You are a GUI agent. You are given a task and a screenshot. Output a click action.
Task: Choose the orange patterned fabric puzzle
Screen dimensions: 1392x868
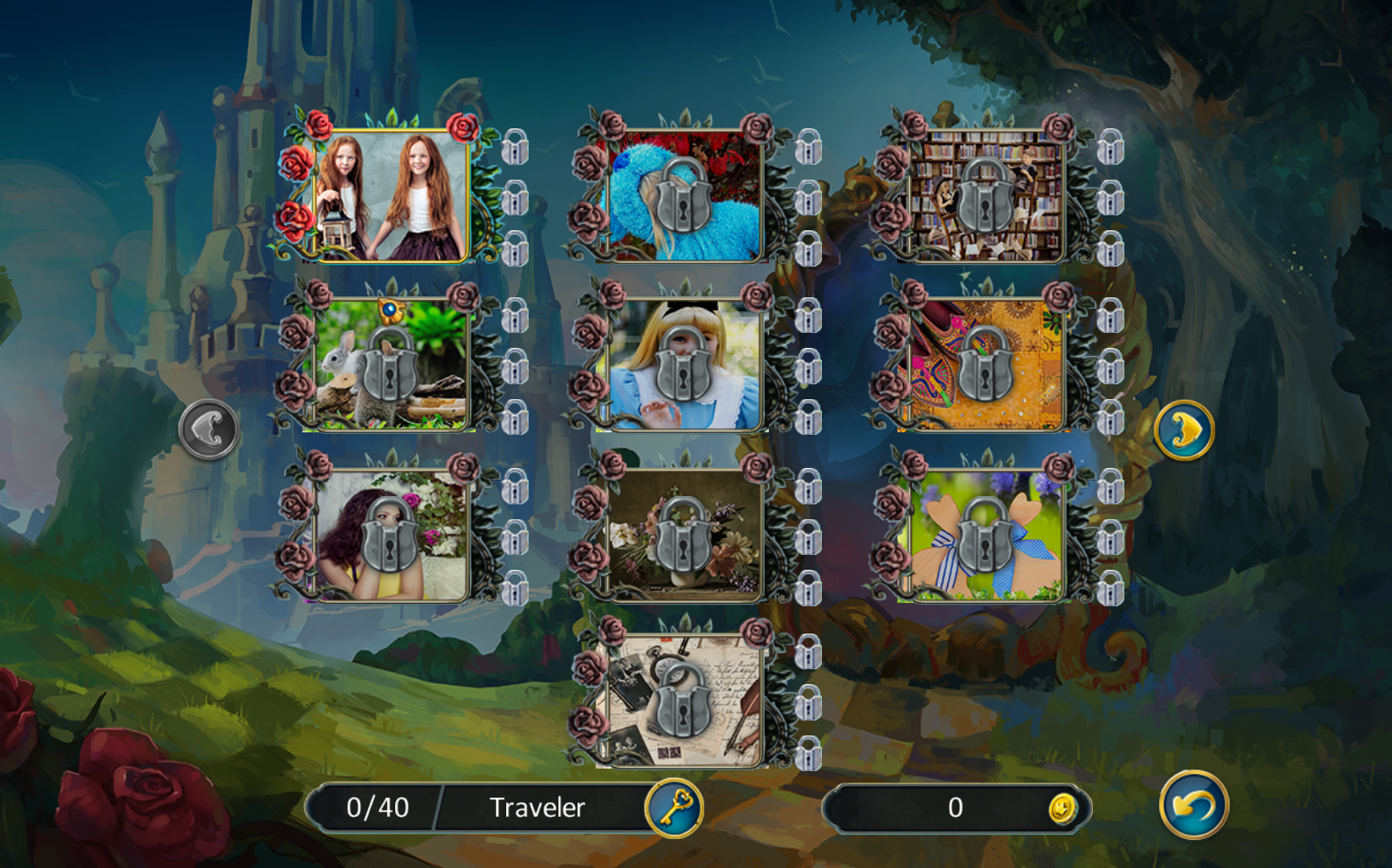point(985,365)
